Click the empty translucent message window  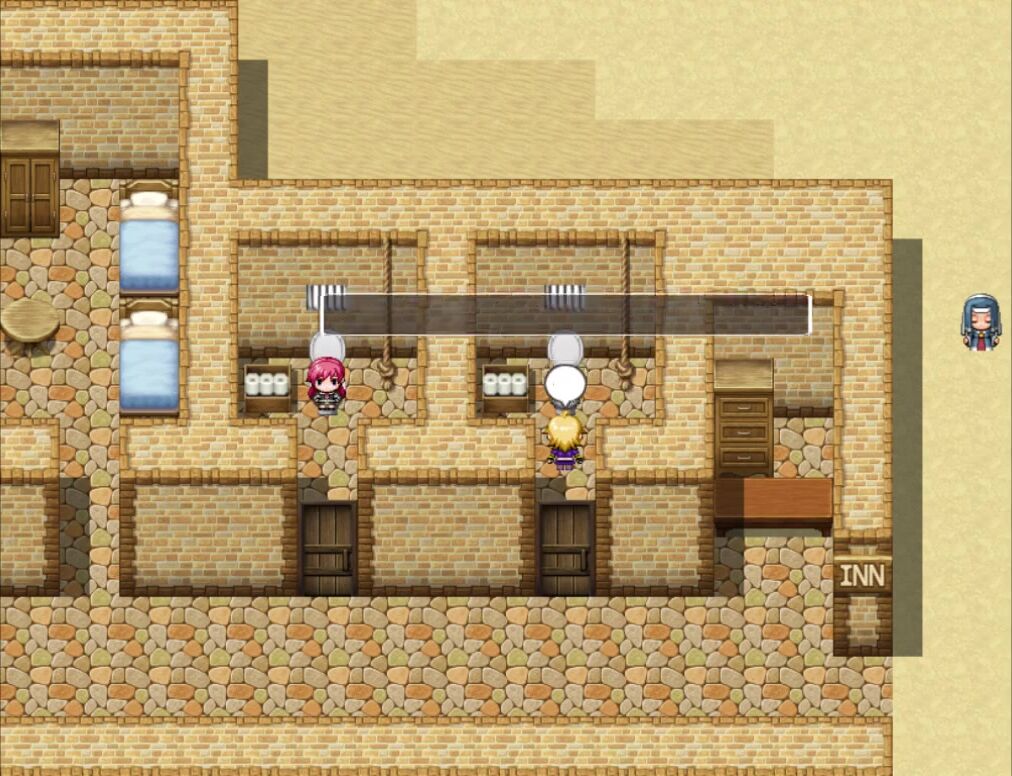(x=565, y=314)
